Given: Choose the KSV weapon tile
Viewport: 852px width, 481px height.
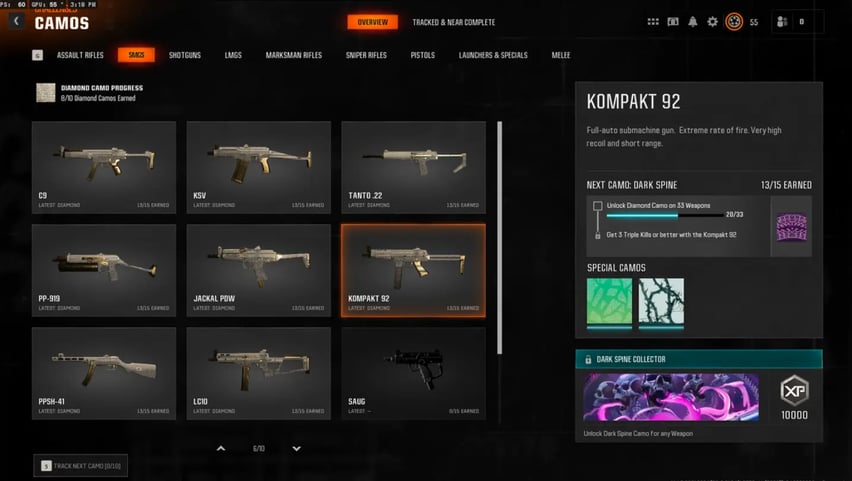Looking at the screenshot, I should 258,166.
